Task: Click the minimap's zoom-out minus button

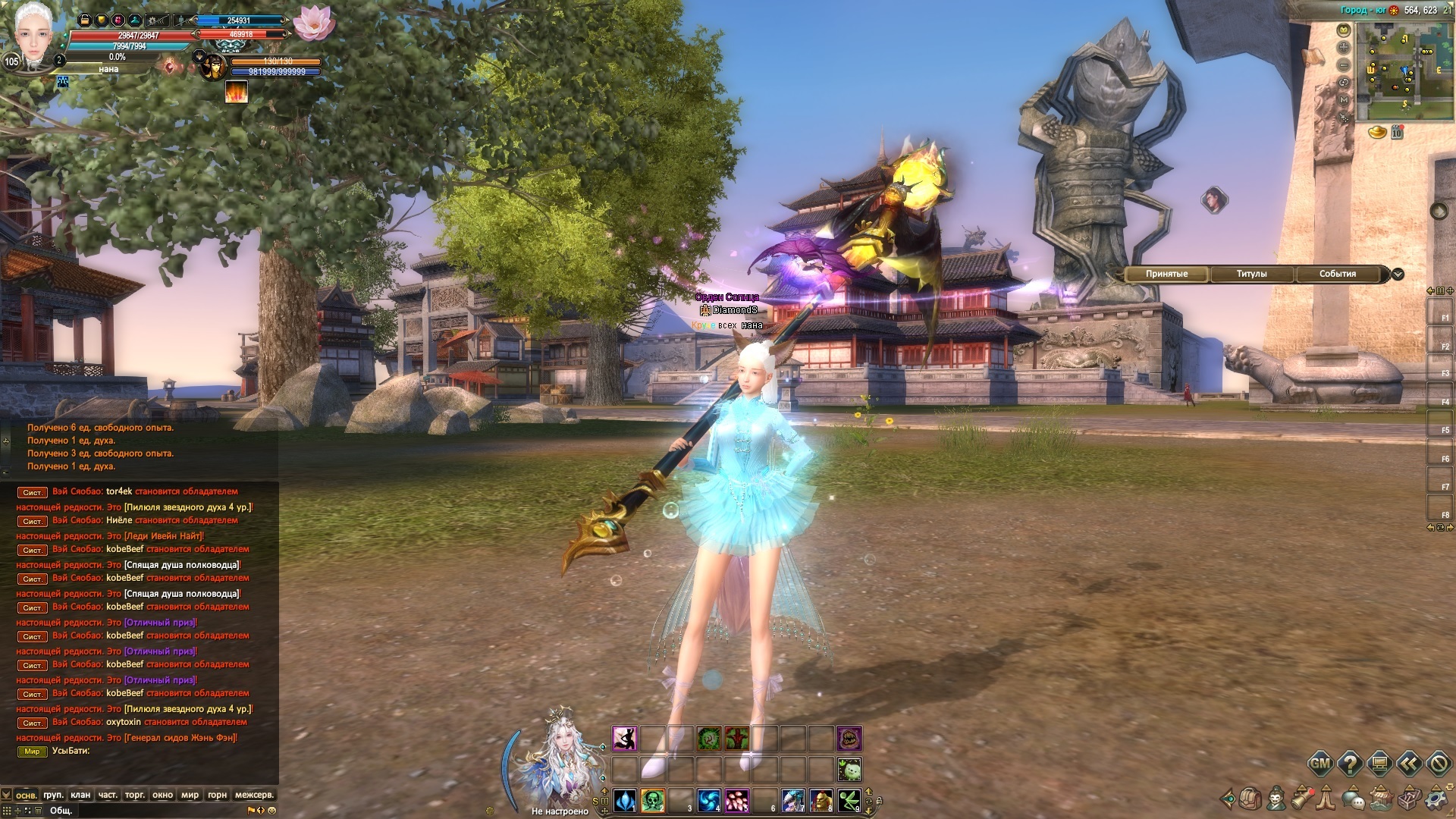Action: 1344,65
